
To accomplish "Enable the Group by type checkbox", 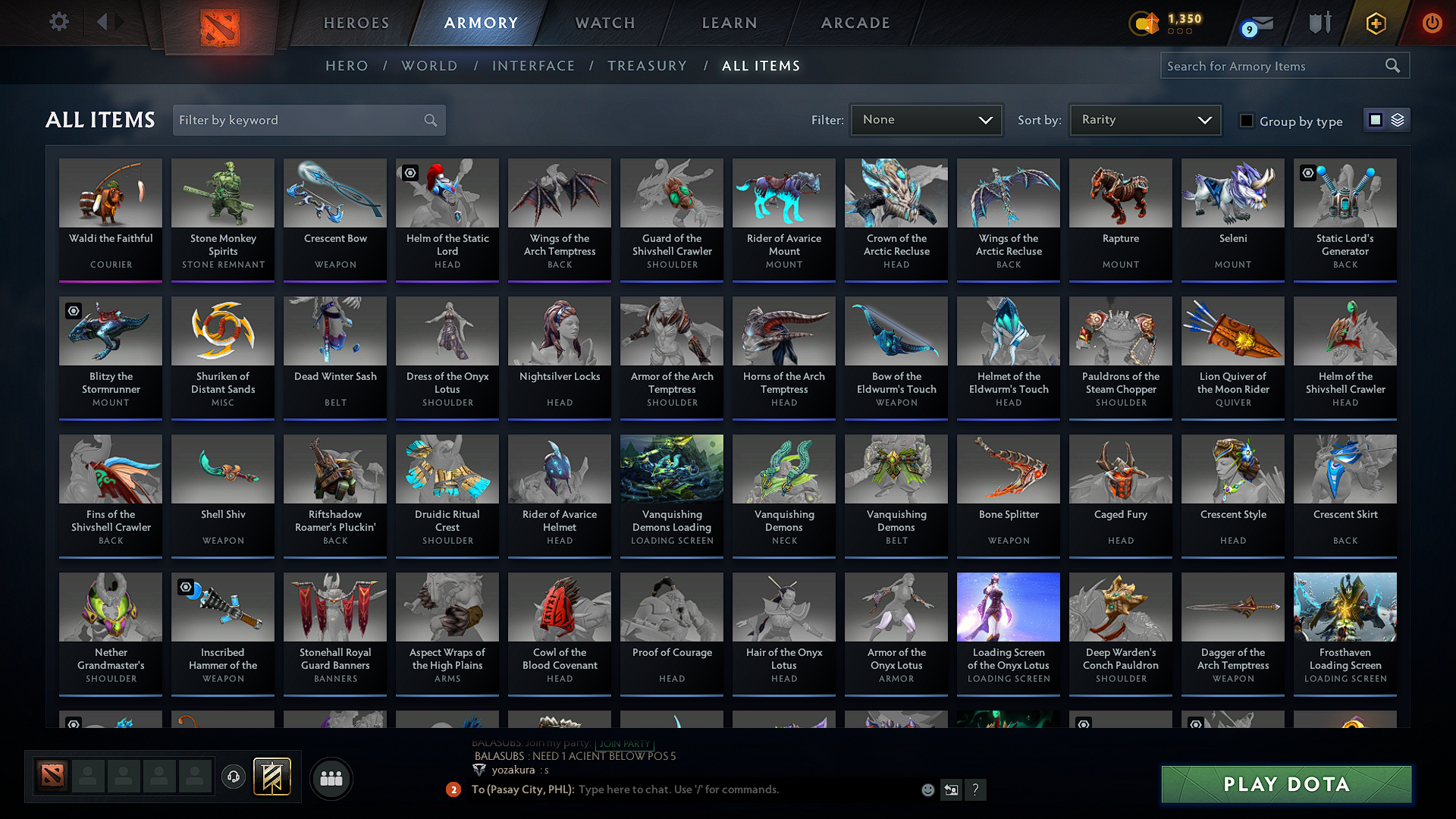I will click(1247, 121).
